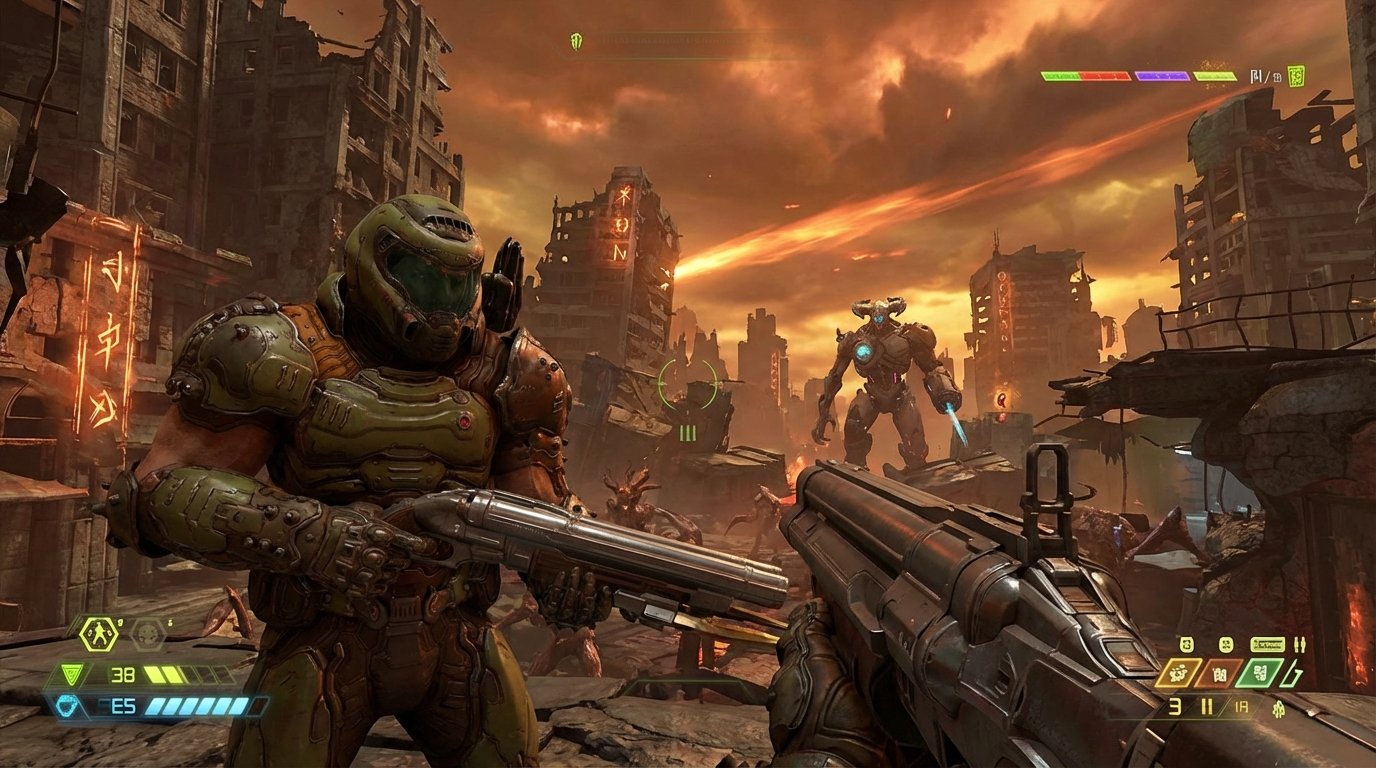Click the ammo count reading 3 bottom-right
Screen dimensions: 1376x768
pyautogui.click(x=1173, y=707)
